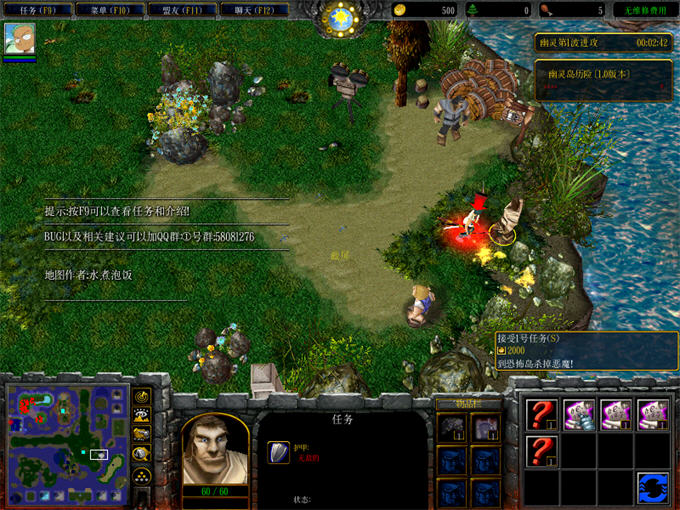Open the 菜单 (F10) game menu
680x510 pixels.
110,10
